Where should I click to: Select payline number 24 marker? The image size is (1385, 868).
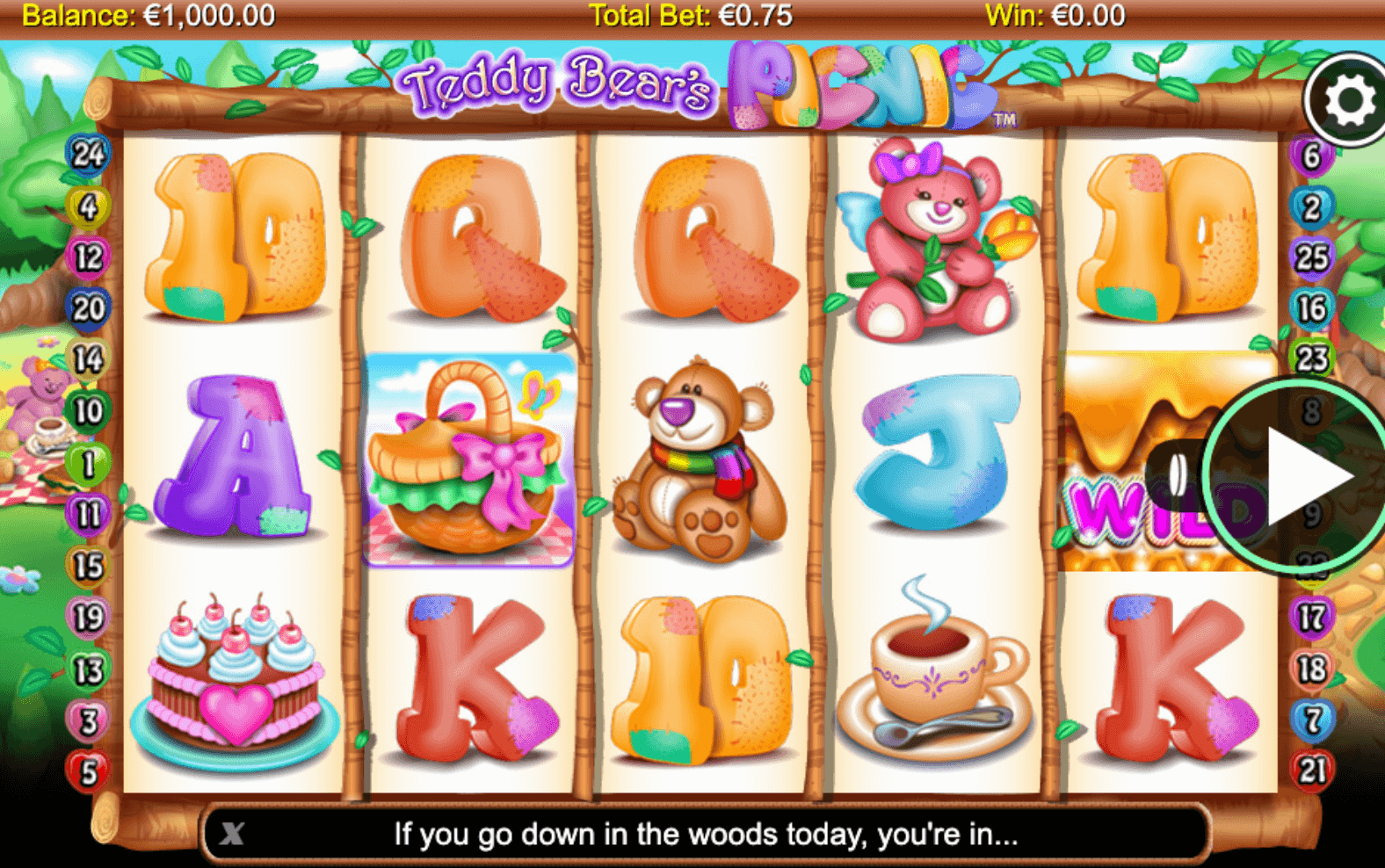point(88,155)
